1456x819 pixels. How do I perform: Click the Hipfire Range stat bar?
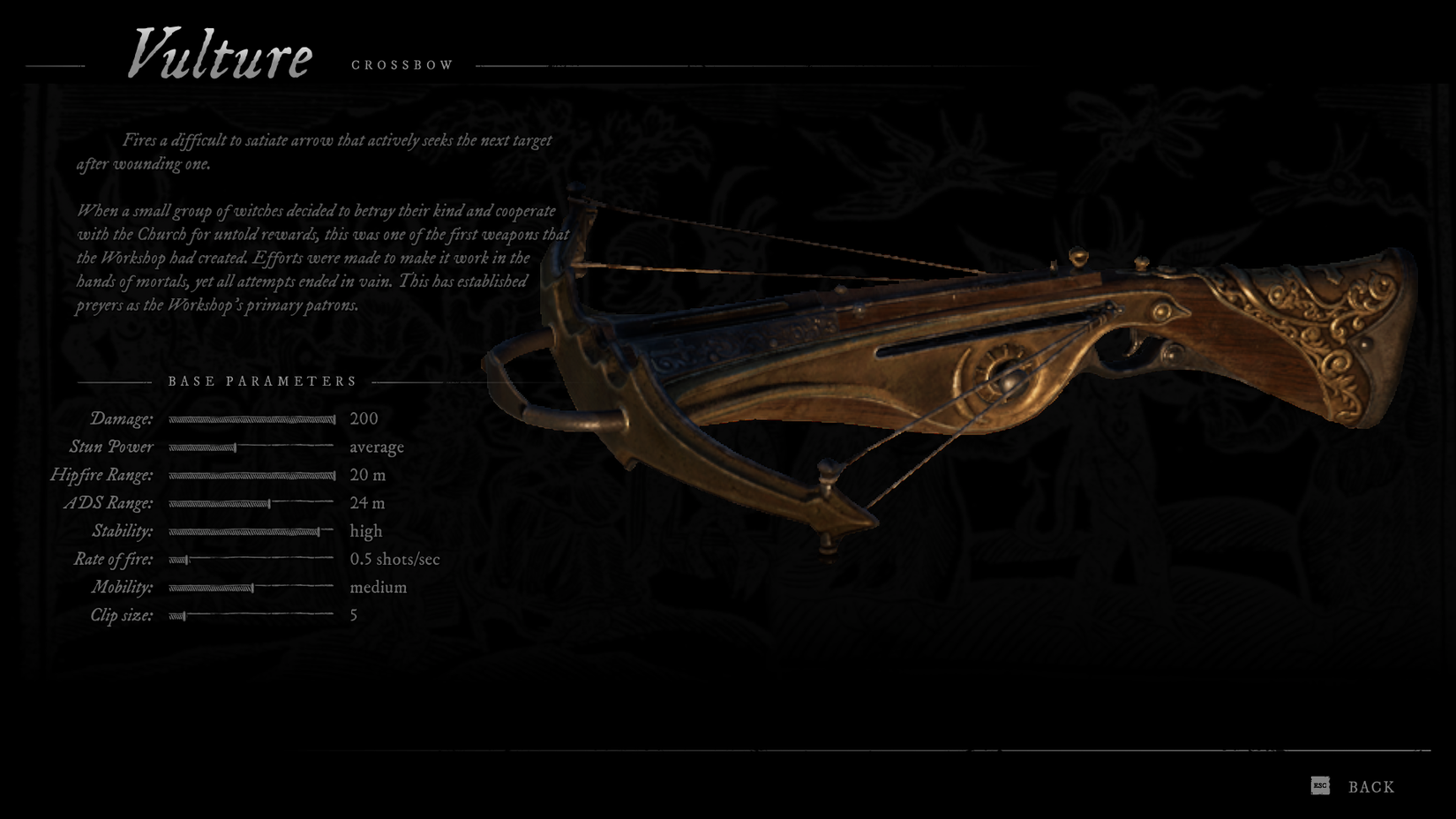[251, 475]
